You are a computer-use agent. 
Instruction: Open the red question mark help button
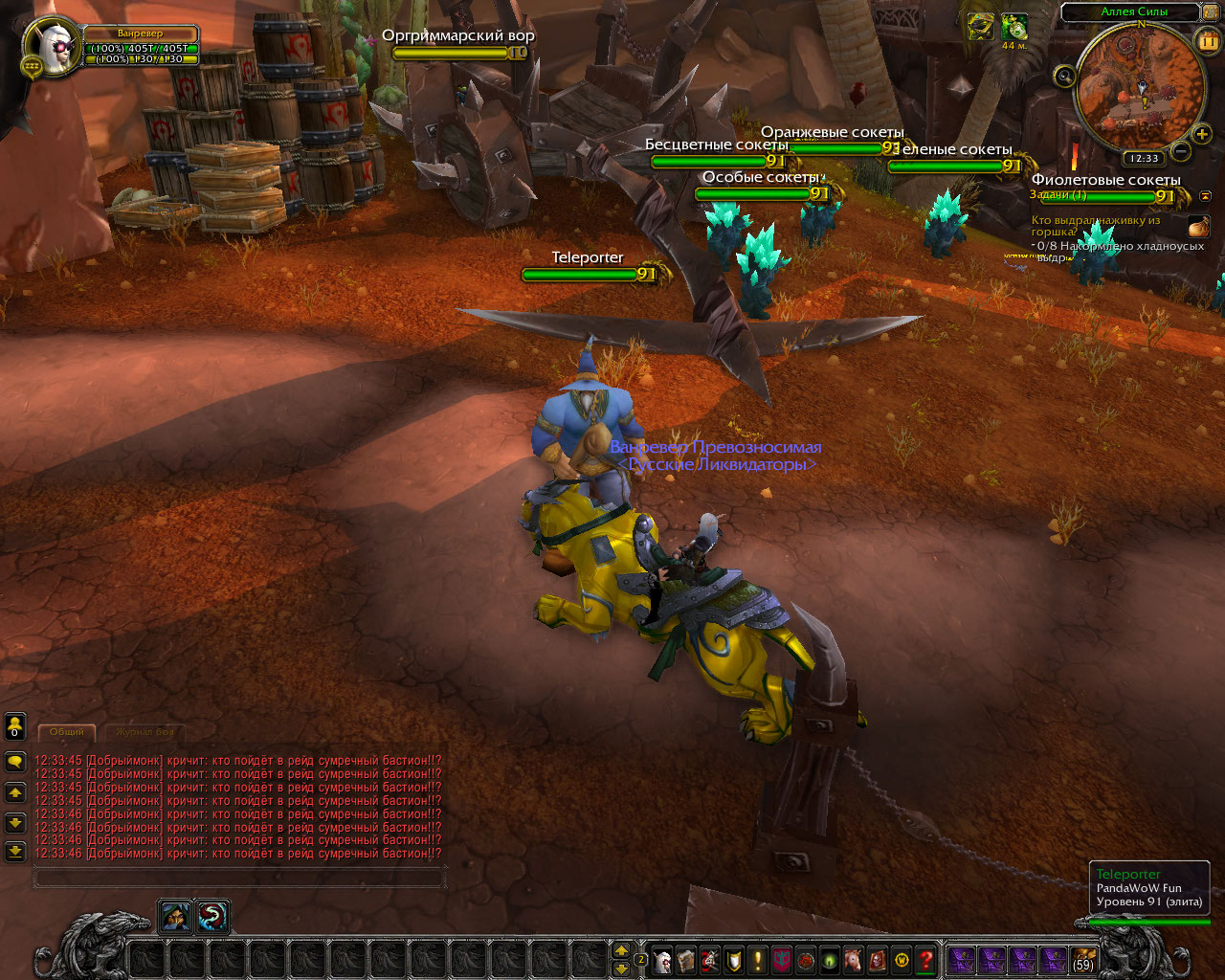[925, 960]
